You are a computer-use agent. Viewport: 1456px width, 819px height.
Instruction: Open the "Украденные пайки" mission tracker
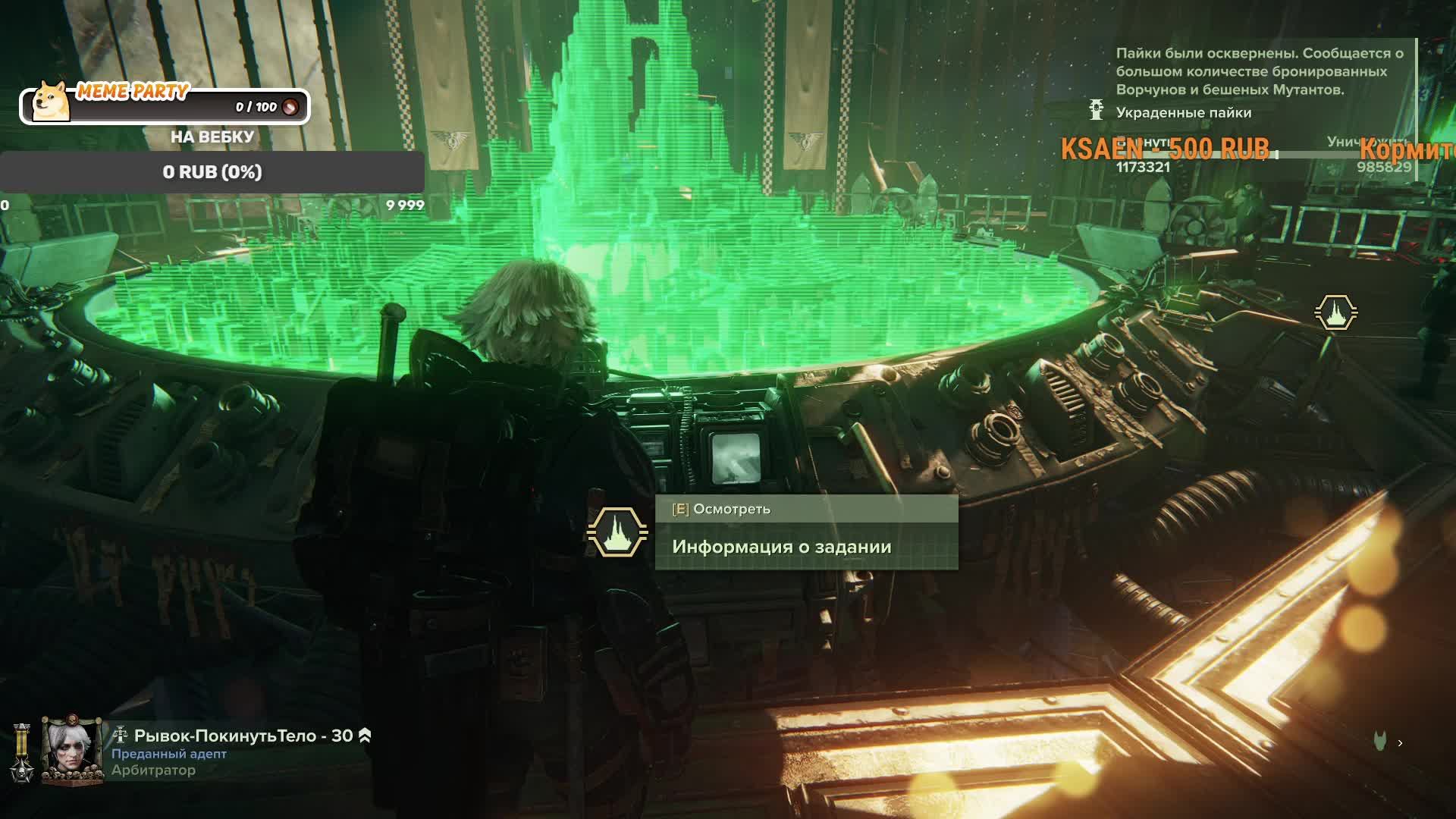pyautogui.click(x=1183, y=112)
